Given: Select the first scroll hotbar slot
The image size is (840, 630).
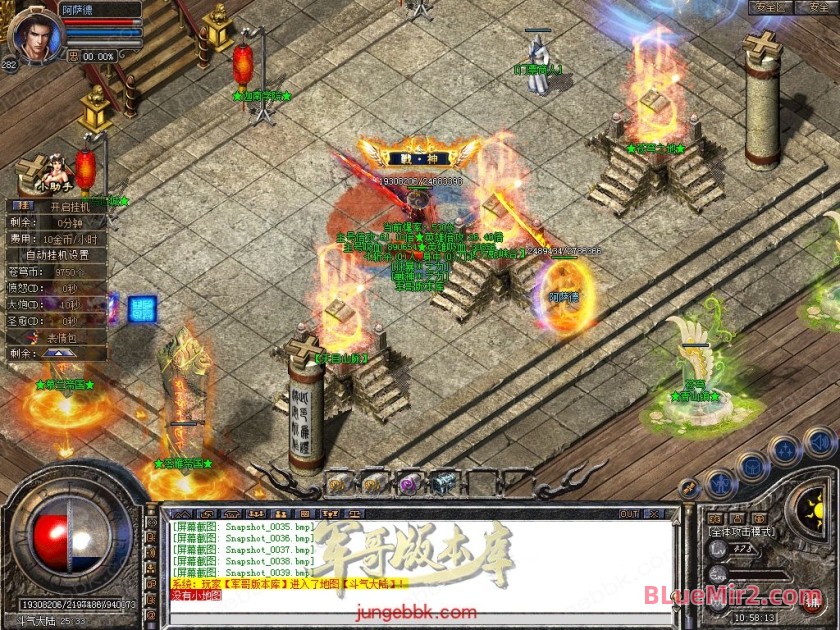Looking at the screenshot, I should tap(336, 483).
